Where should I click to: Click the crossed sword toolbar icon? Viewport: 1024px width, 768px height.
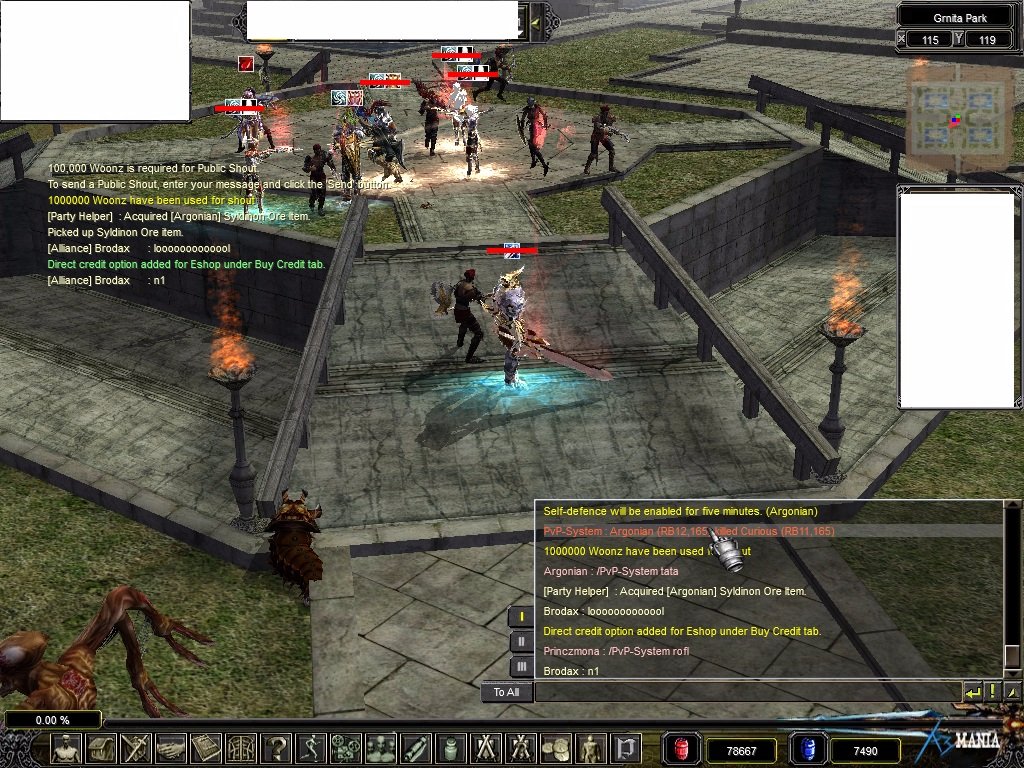pos(135,749)
